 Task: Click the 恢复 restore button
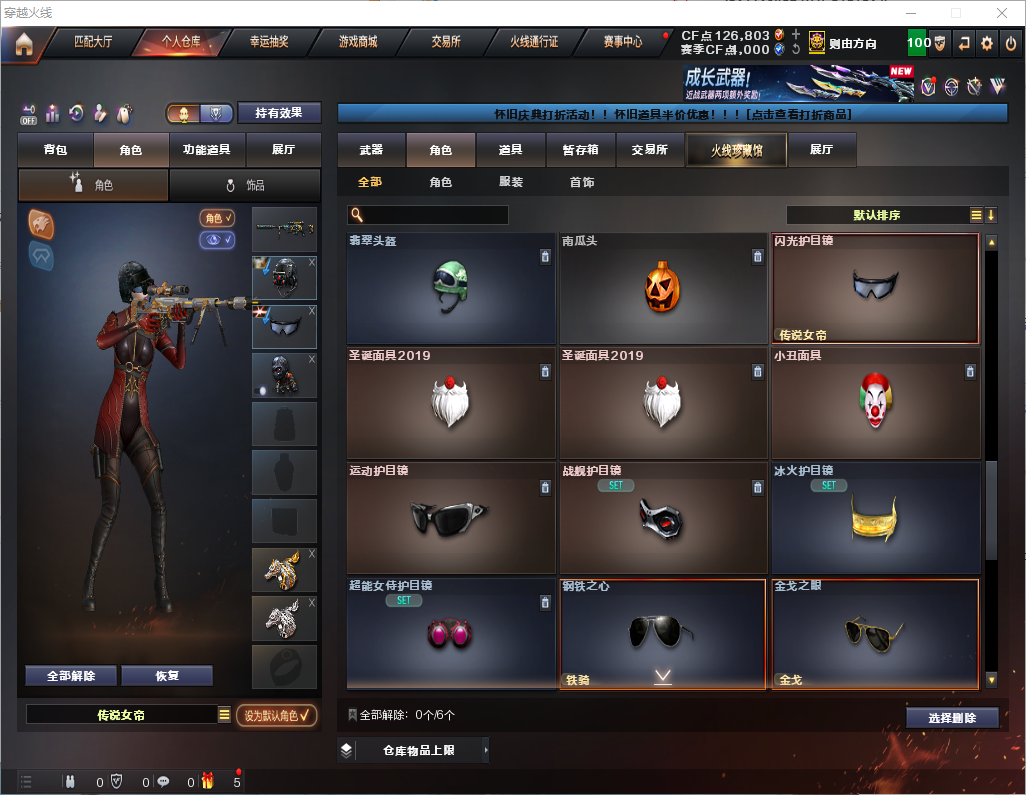[167, 676]
